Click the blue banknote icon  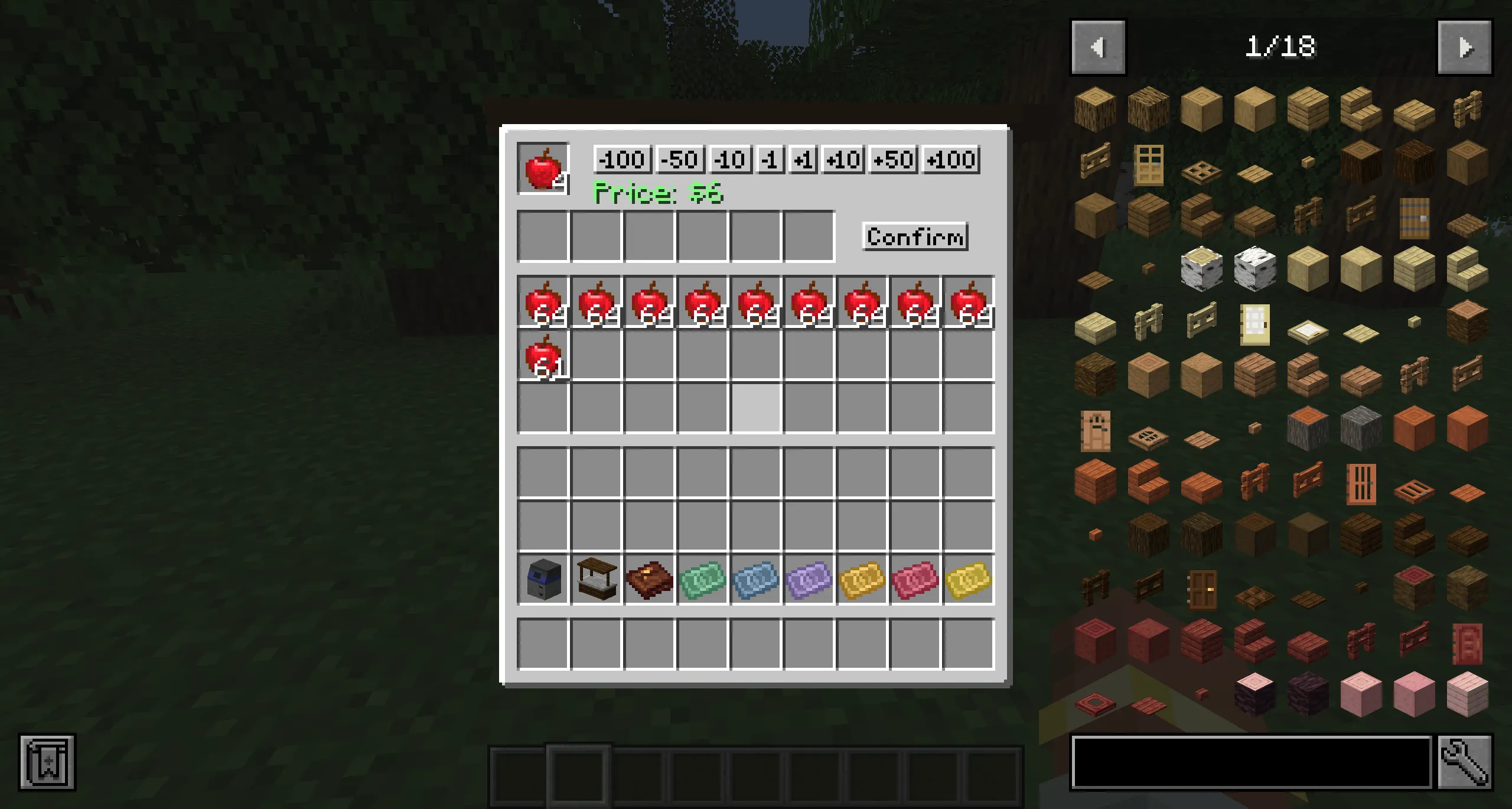pos(755,579)
